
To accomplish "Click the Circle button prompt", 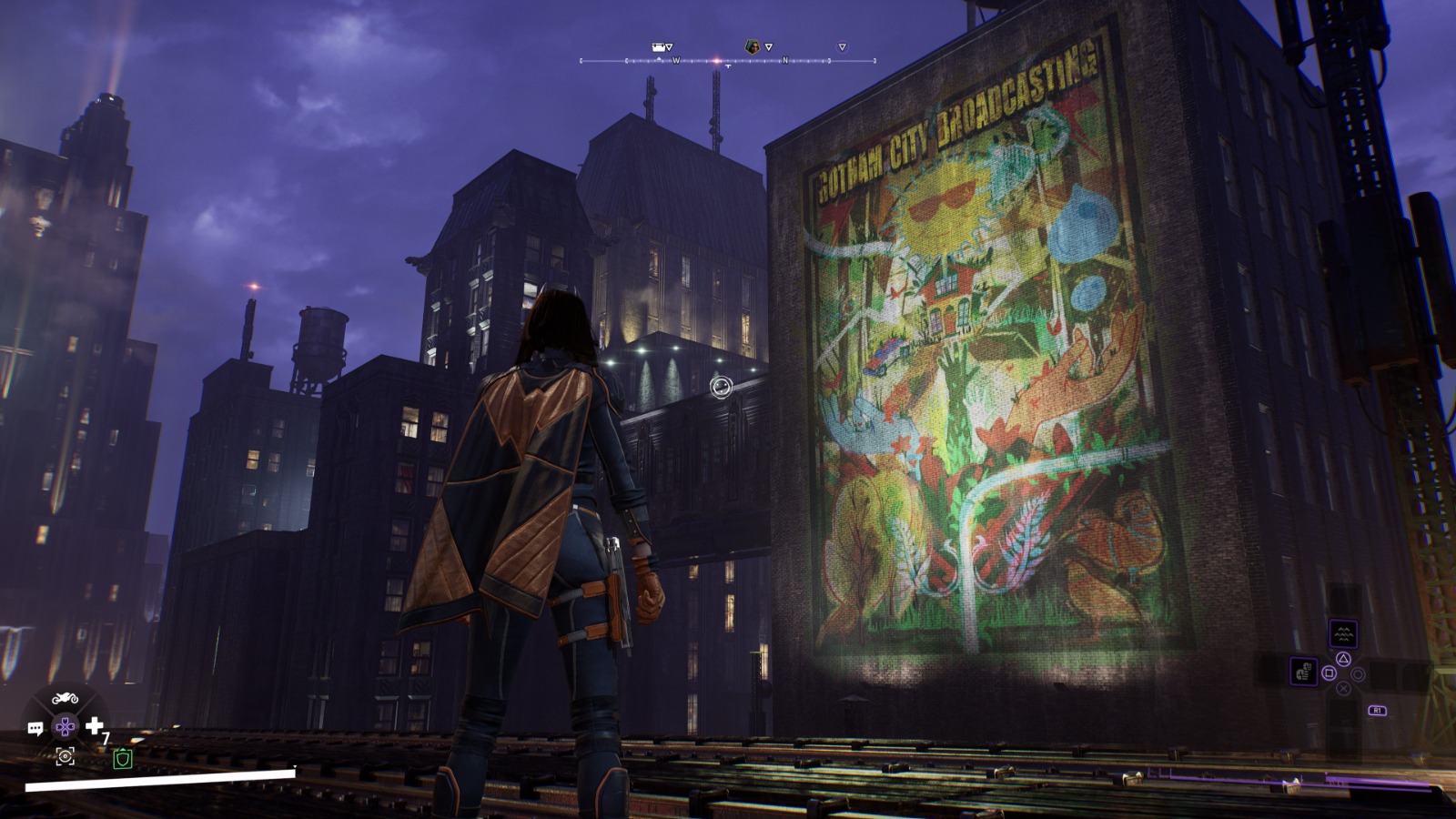I will click(x=1358, y=673).
